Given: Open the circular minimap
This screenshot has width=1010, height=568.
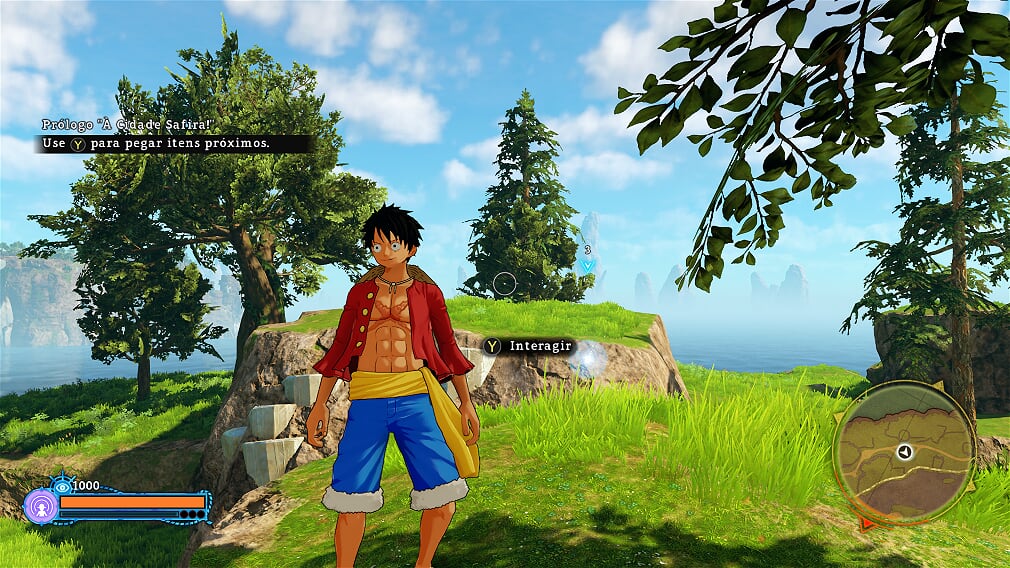Looking at the screenshot, I should point(904,452).
